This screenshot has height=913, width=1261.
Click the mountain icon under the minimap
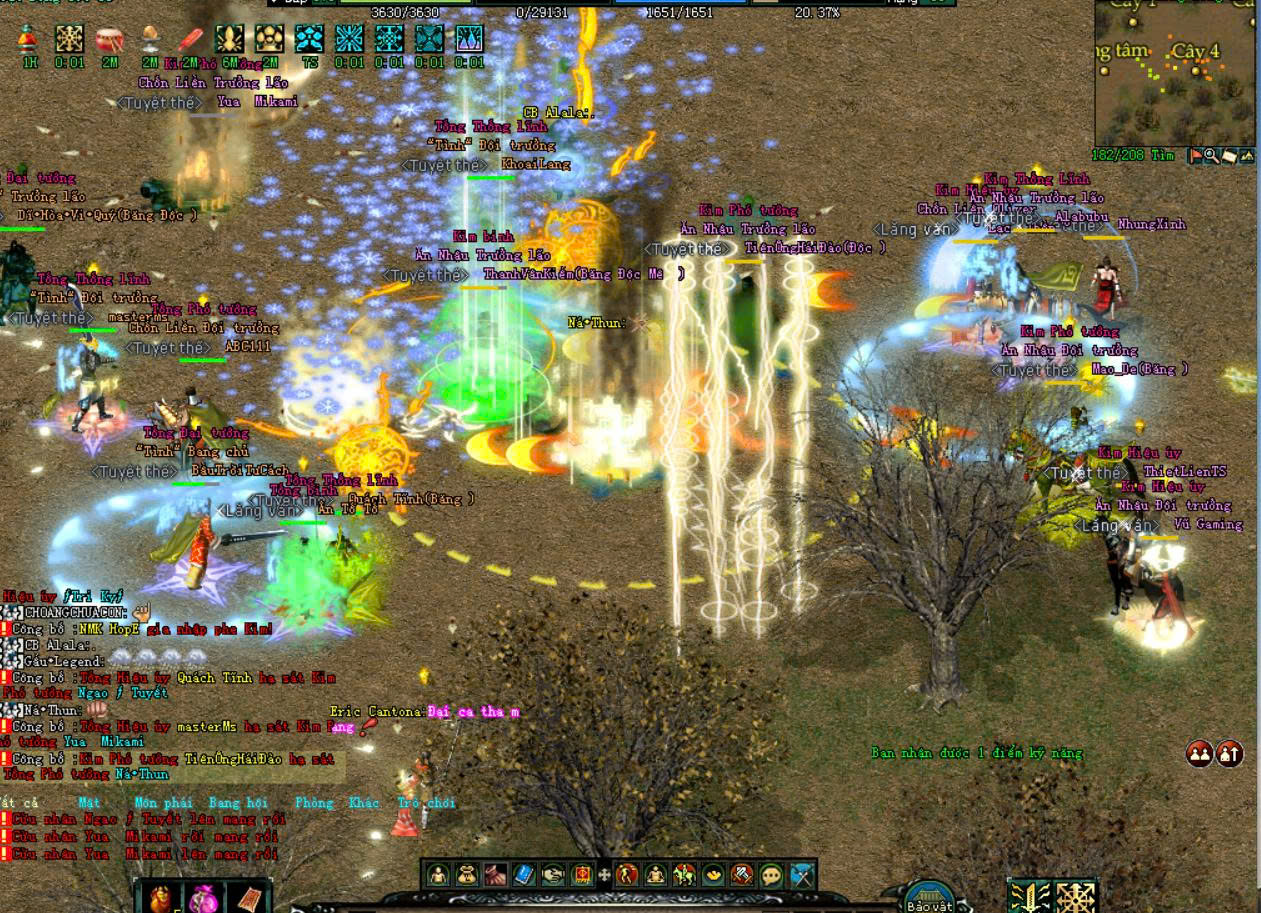(1246, 156)
